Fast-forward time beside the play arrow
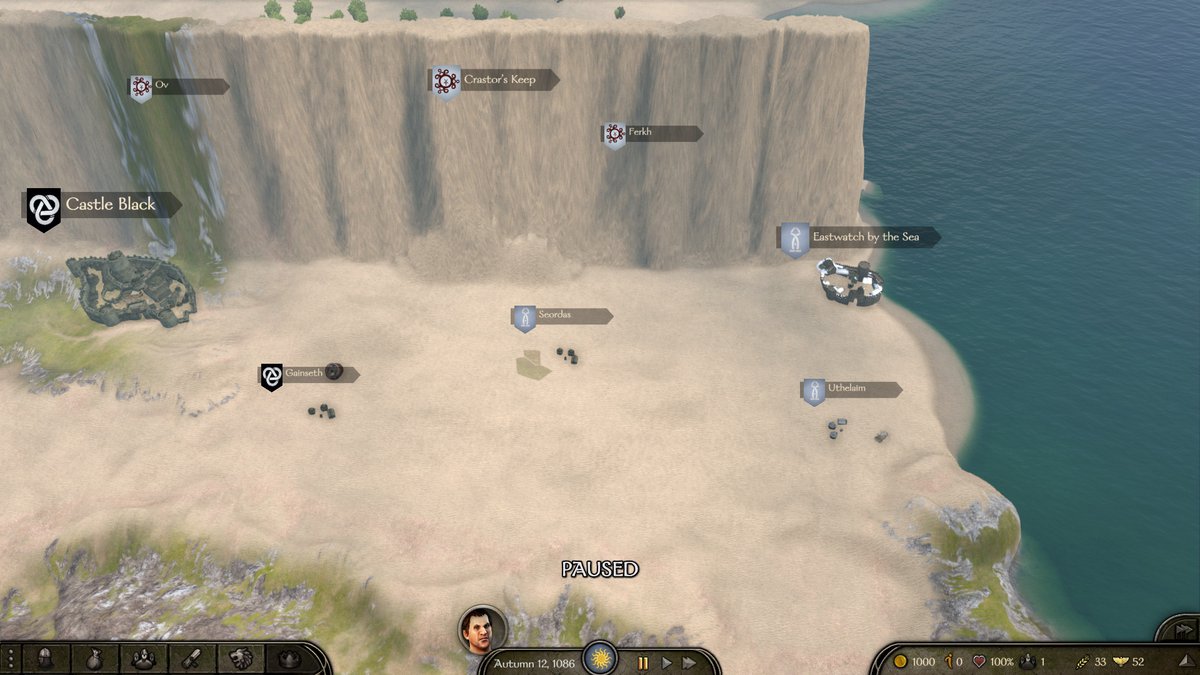Image resolution: width=1200 pixels, height=675 pixels. click(x=689, y=662)
